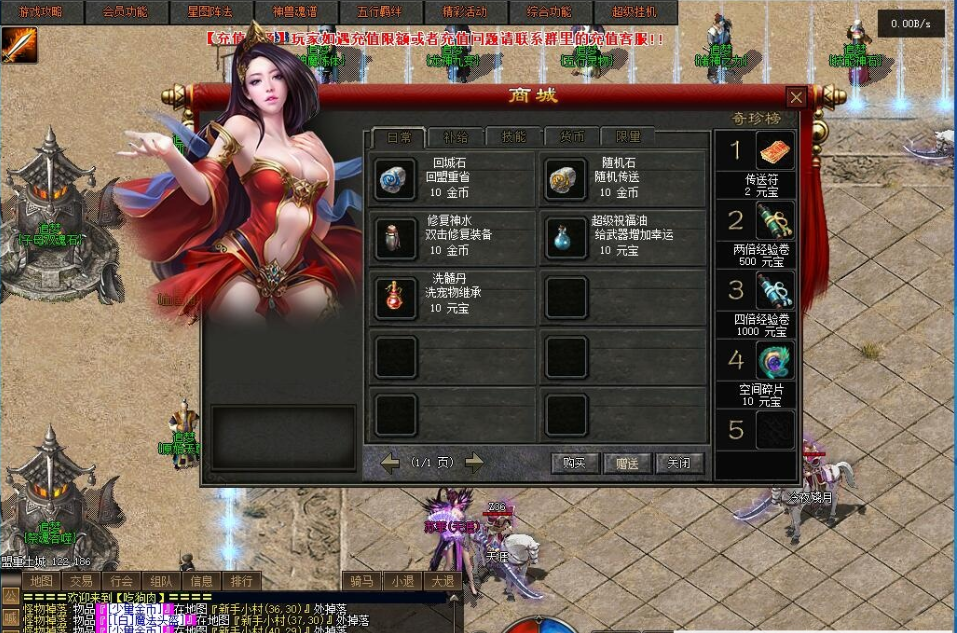The image size is (957, 633).
Task: Open the 超级挂机 top menu
Action: pyautogui.click(x=634, y=12)
